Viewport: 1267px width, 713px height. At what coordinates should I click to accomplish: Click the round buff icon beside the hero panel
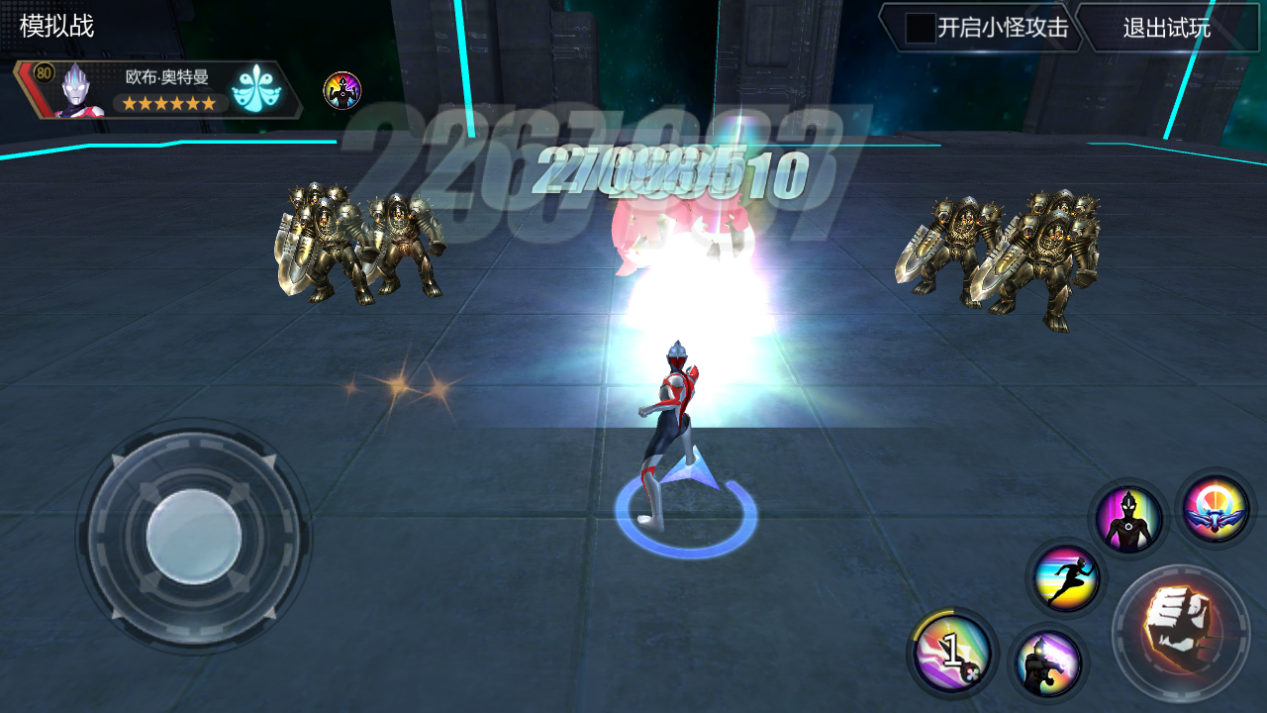[x=342, y=91]
